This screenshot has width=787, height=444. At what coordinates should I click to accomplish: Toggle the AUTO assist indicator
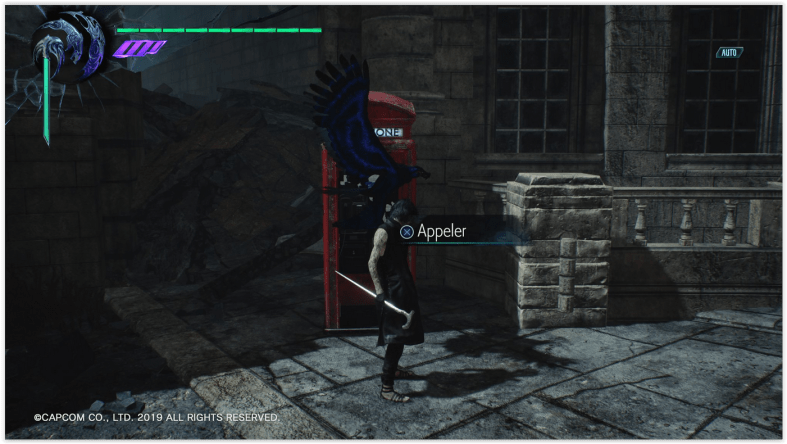click(729, 52)
